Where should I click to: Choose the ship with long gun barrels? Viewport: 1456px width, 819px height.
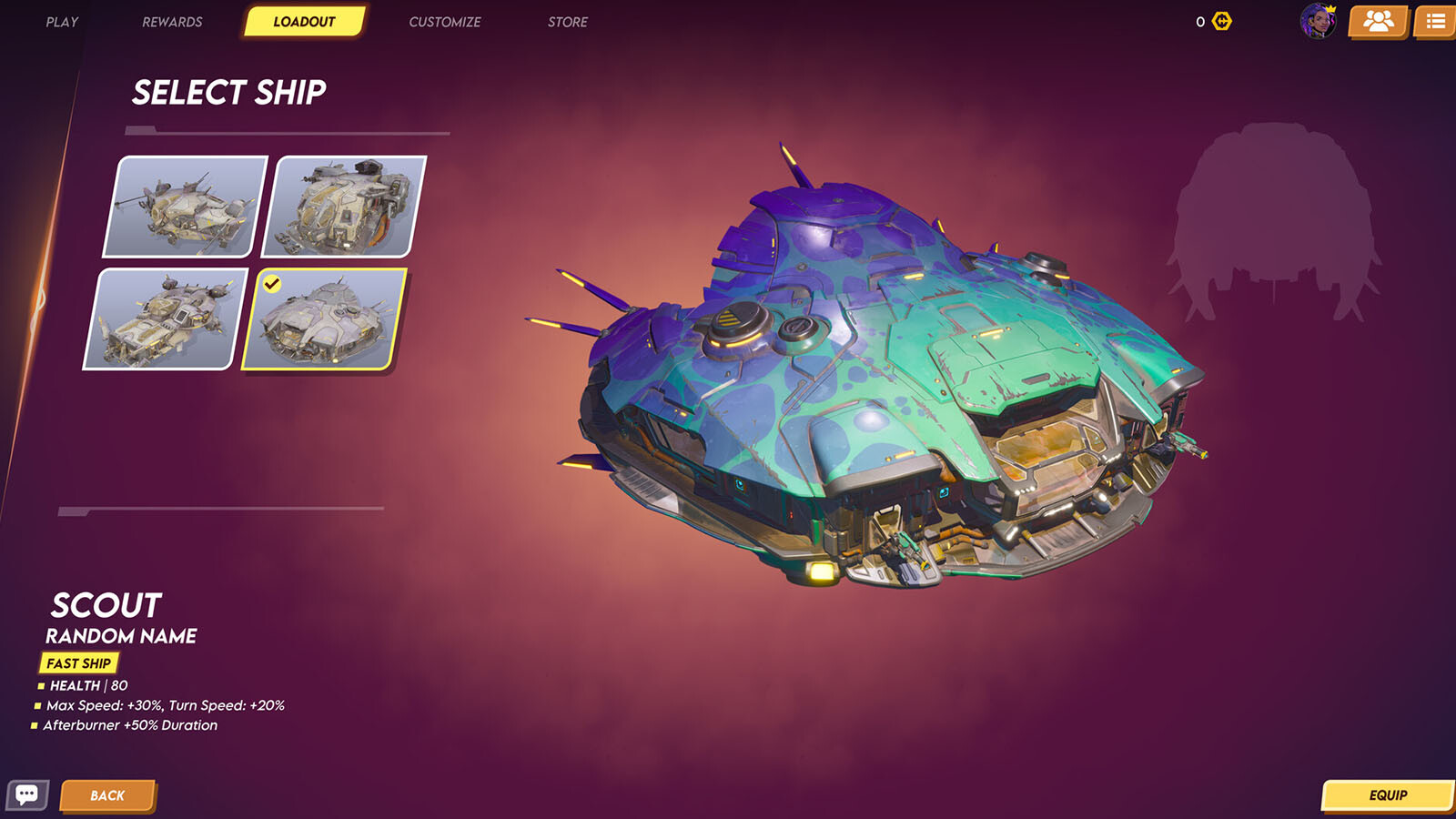(186, 207)
